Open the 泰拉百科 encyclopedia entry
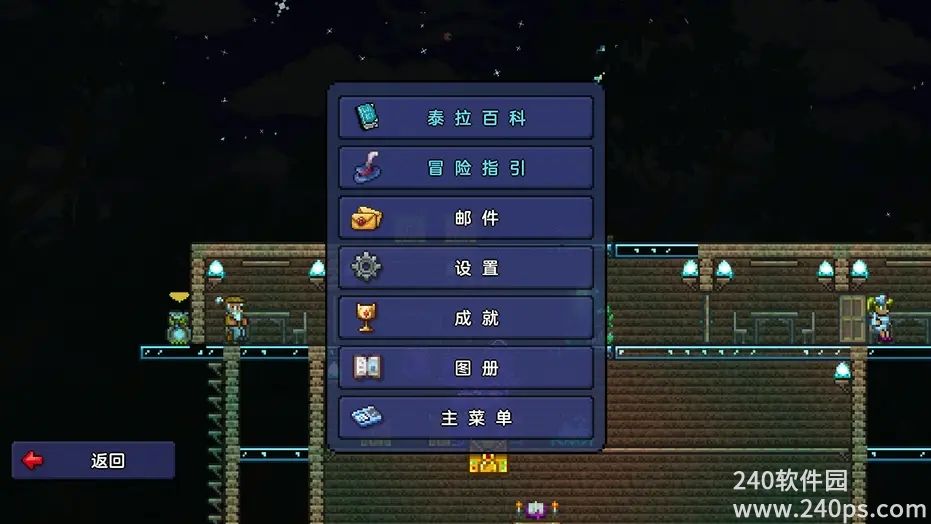 click(465, 118)
